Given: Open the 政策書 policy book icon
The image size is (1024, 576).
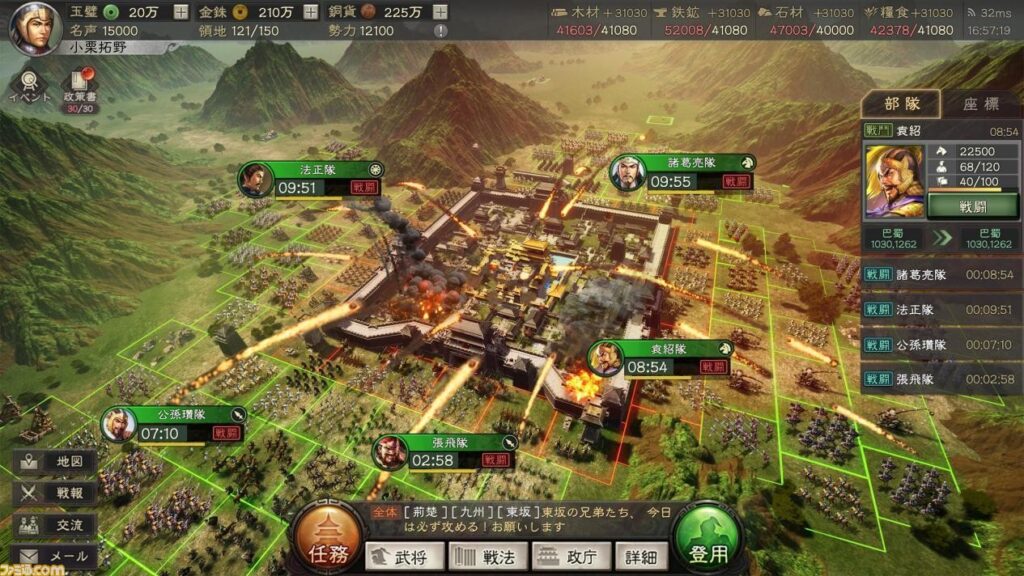Looking at the screenshot, I should pyautogui.click(x=78, y=90).
